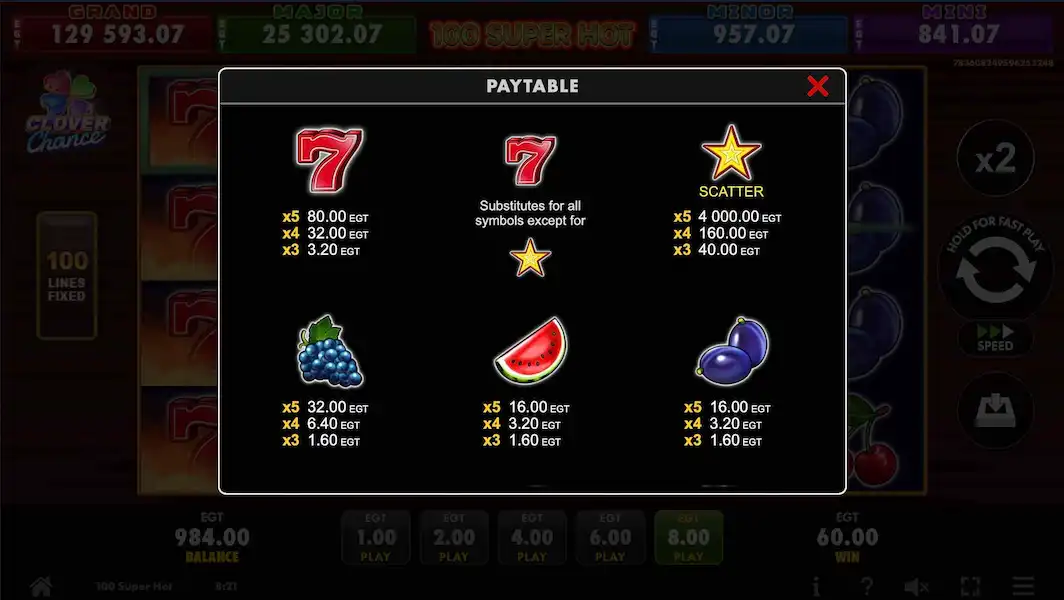The height and width of the screenshot is (600, 1064).
Task: Open the question mark help
Action: pyautogui.click(x=867, y=586)
